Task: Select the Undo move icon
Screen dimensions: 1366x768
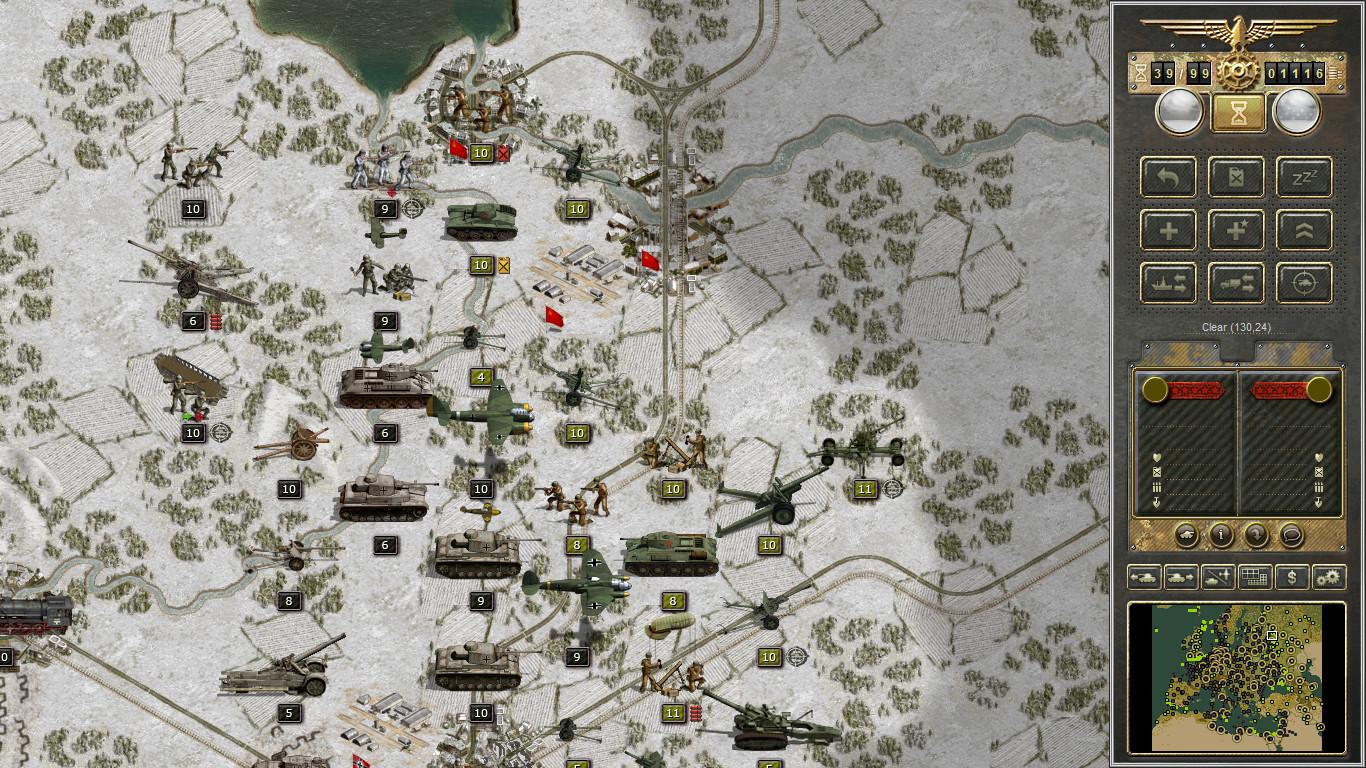Action: (x=1168, y=177)
